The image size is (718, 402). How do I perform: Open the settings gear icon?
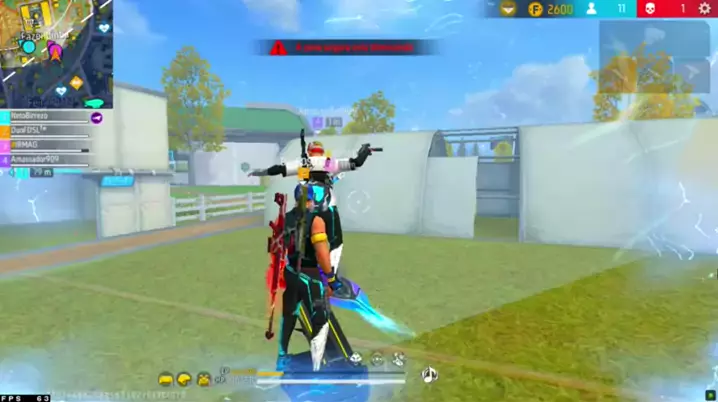(703, 8)
